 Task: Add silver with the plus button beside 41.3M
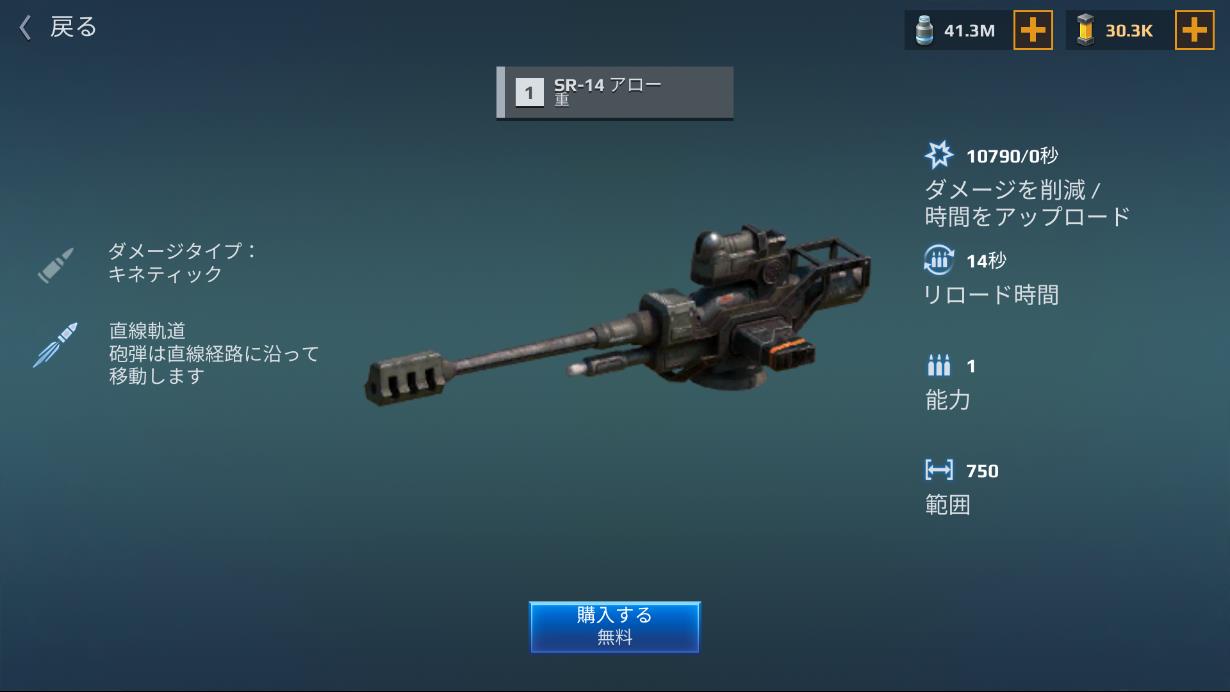click(x=1033, y=30)
